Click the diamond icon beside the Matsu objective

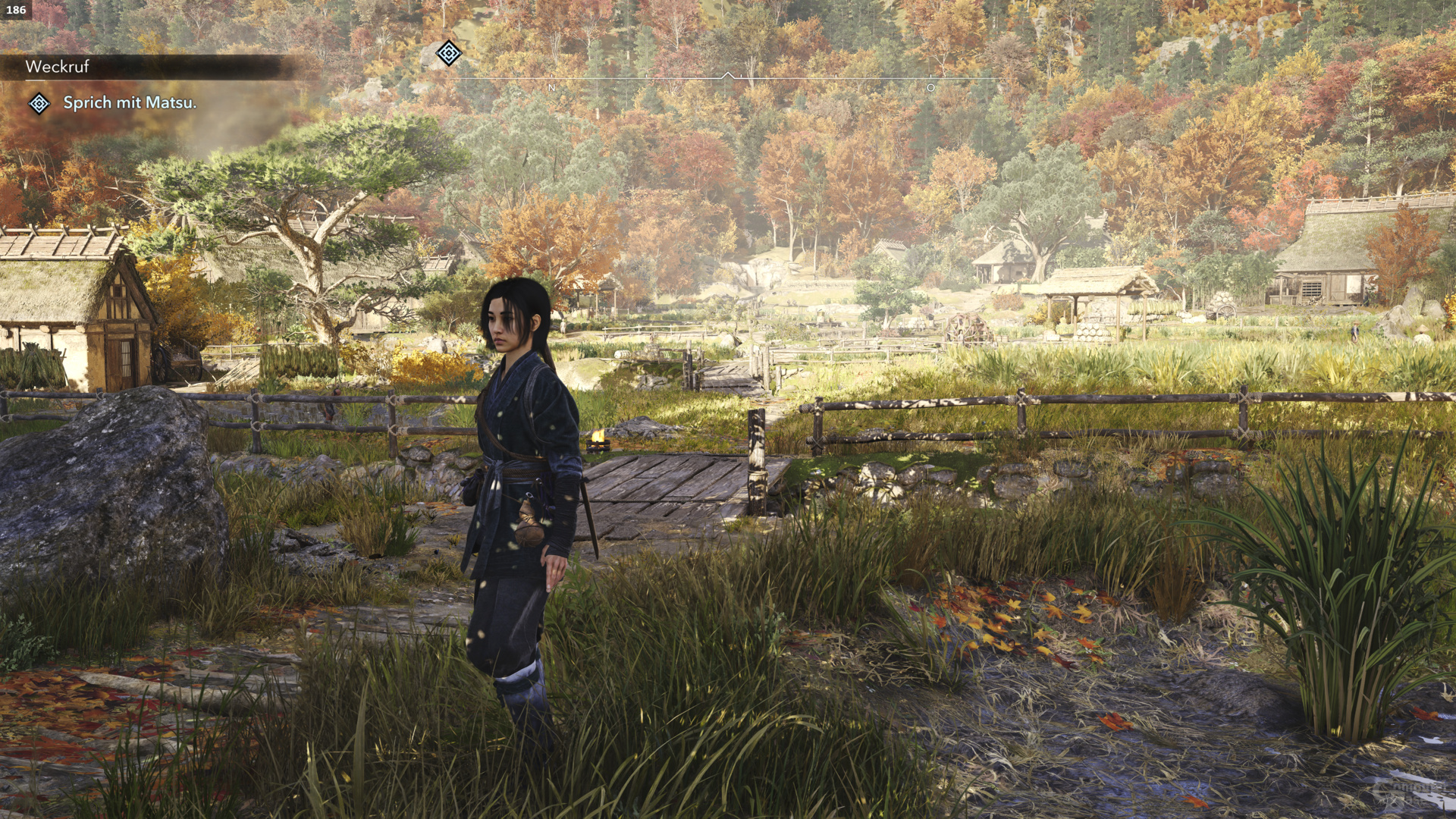39,103
